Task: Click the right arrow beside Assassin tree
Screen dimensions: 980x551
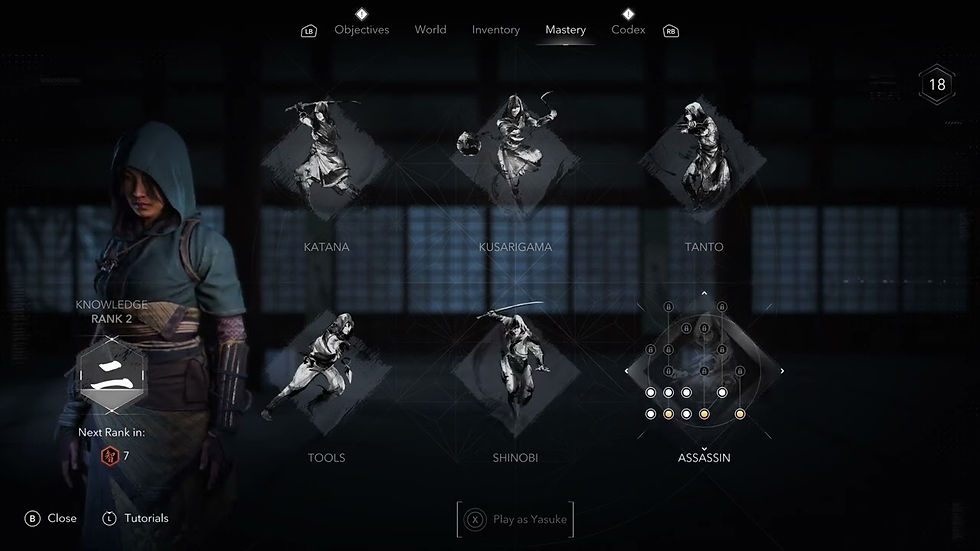Action: (x=782, y=372)
